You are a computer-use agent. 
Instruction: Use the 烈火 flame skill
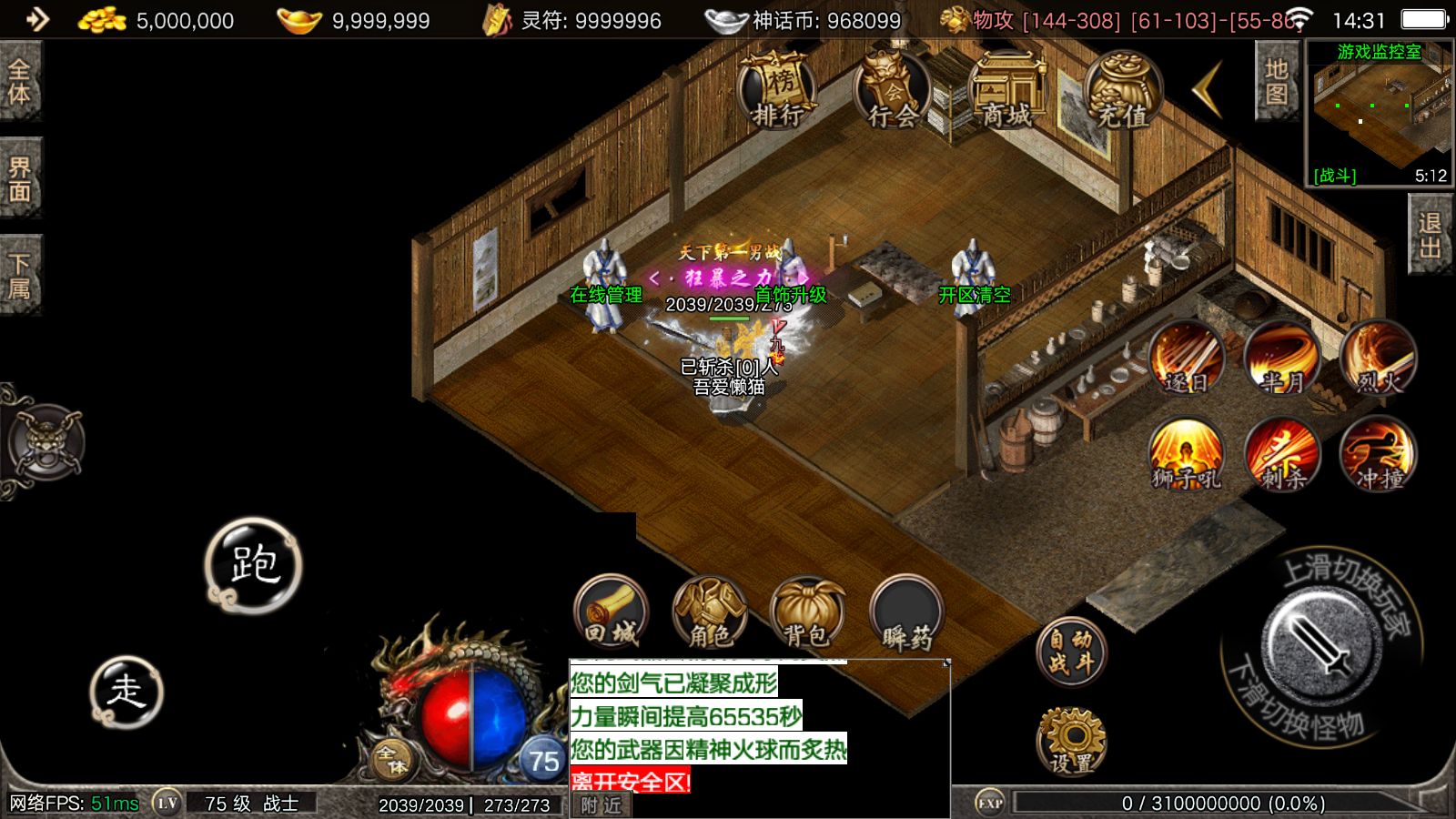1378,358
